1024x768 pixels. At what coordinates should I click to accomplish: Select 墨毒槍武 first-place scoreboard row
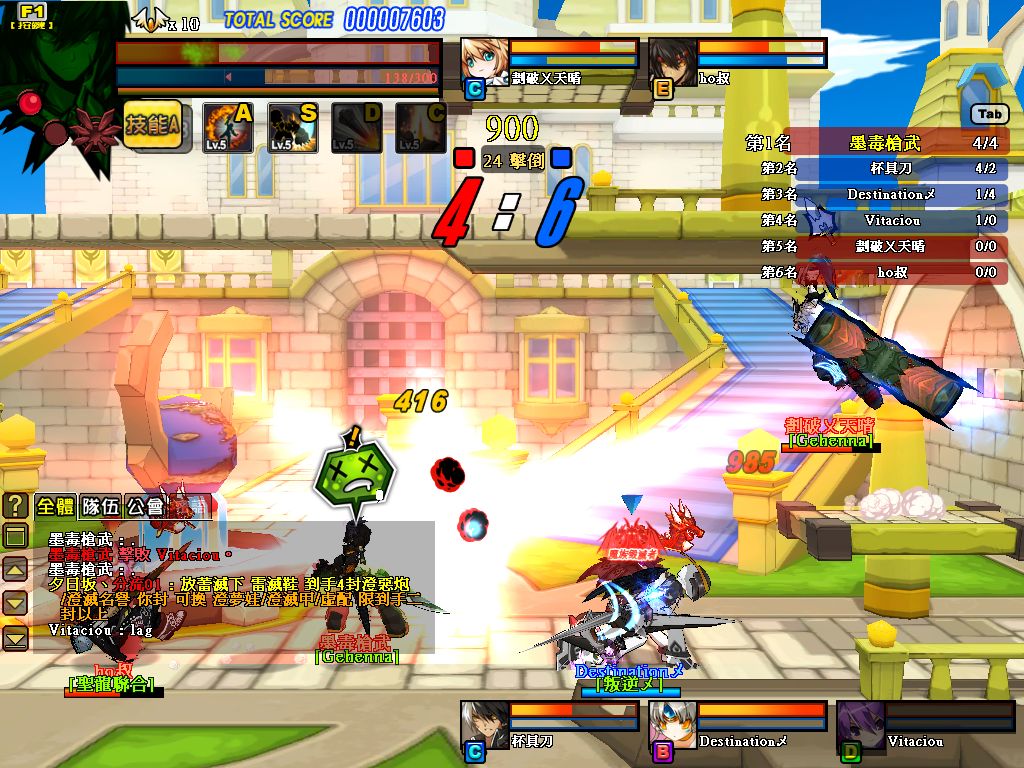877,143
